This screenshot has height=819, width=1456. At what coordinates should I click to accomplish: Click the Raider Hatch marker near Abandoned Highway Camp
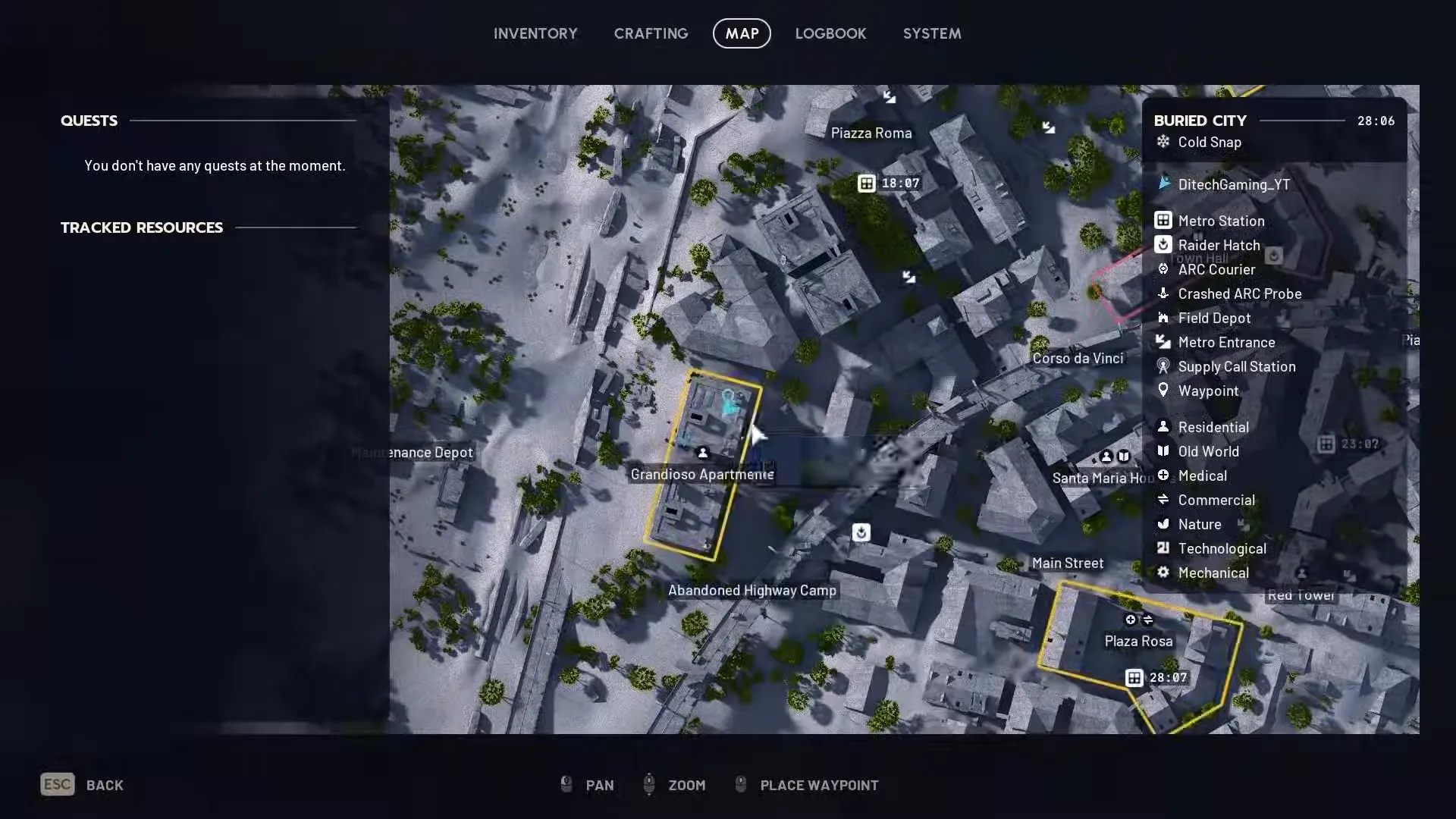point(861,533)
